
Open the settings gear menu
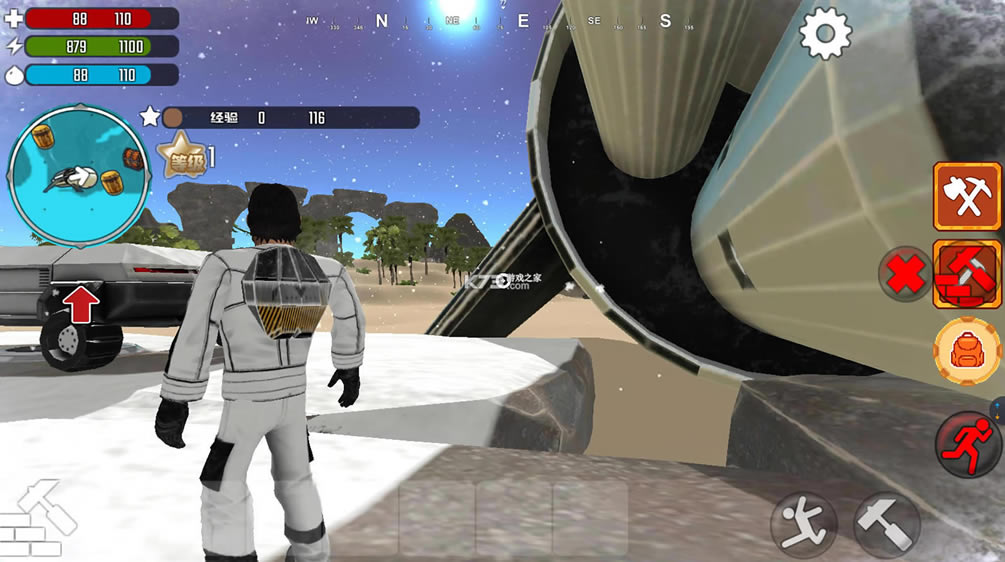click(826, 34)
